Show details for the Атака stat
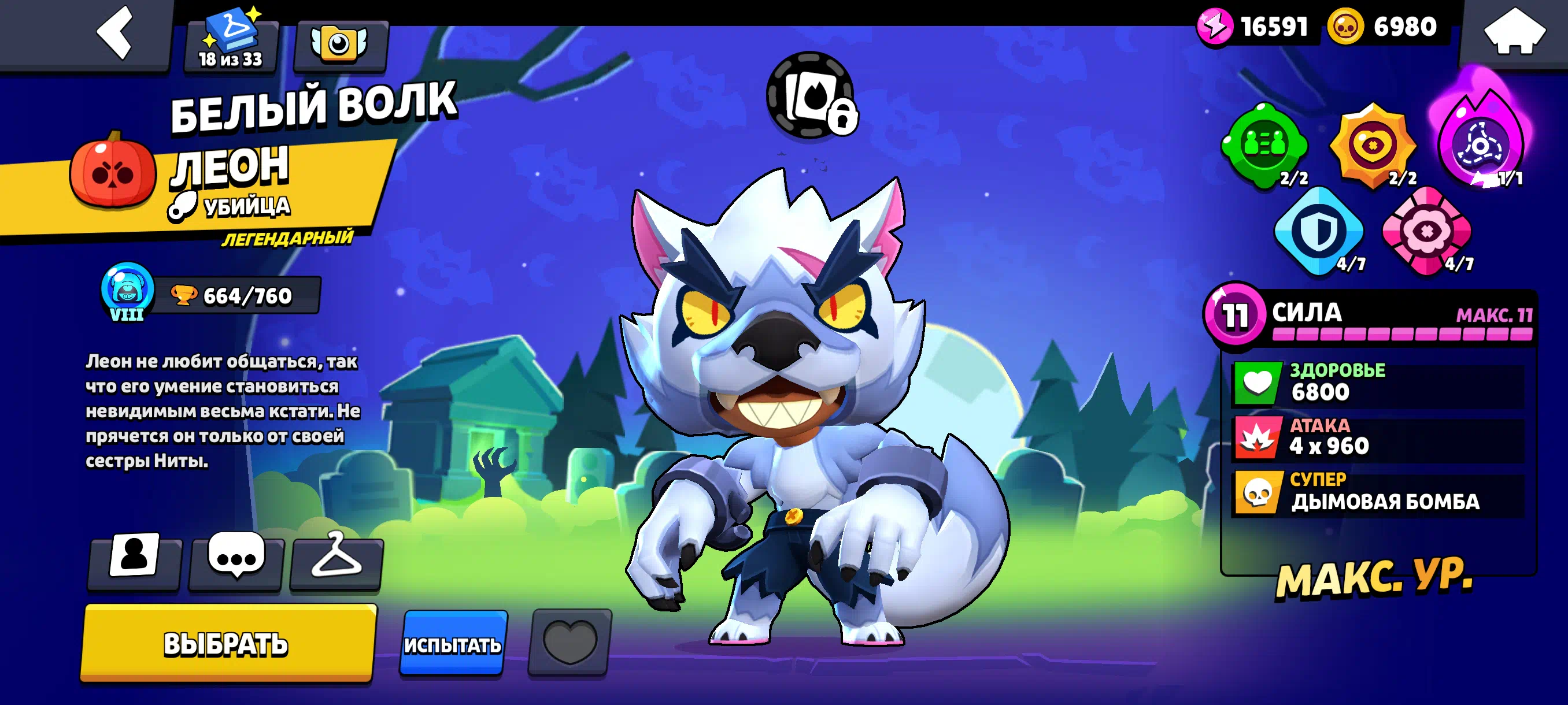The image size is (1568, 705). (x=1378, y=438)
